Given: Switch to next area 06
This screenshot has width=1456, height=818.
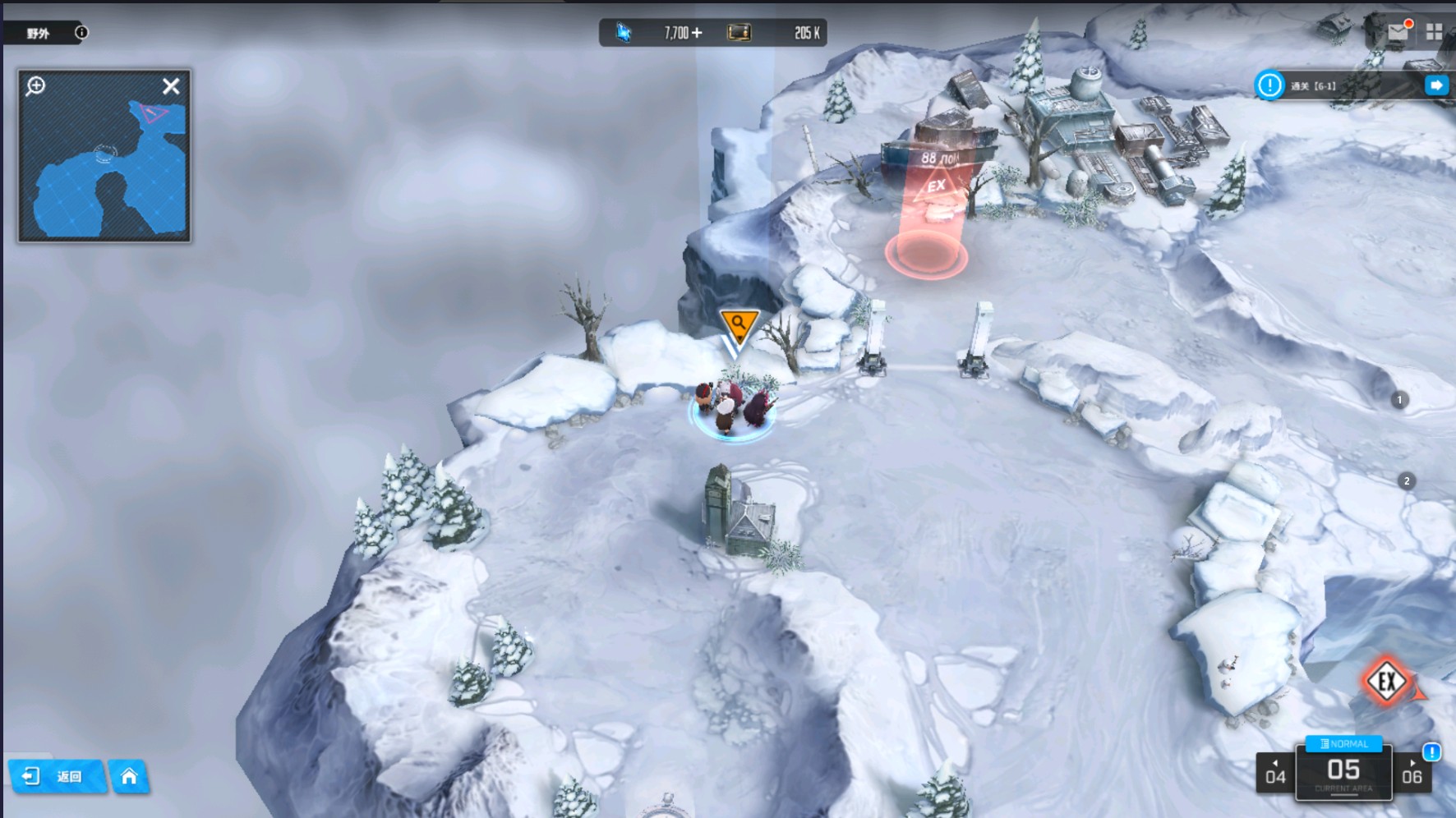Looking at the screenshot, I should pos(1412,774).
